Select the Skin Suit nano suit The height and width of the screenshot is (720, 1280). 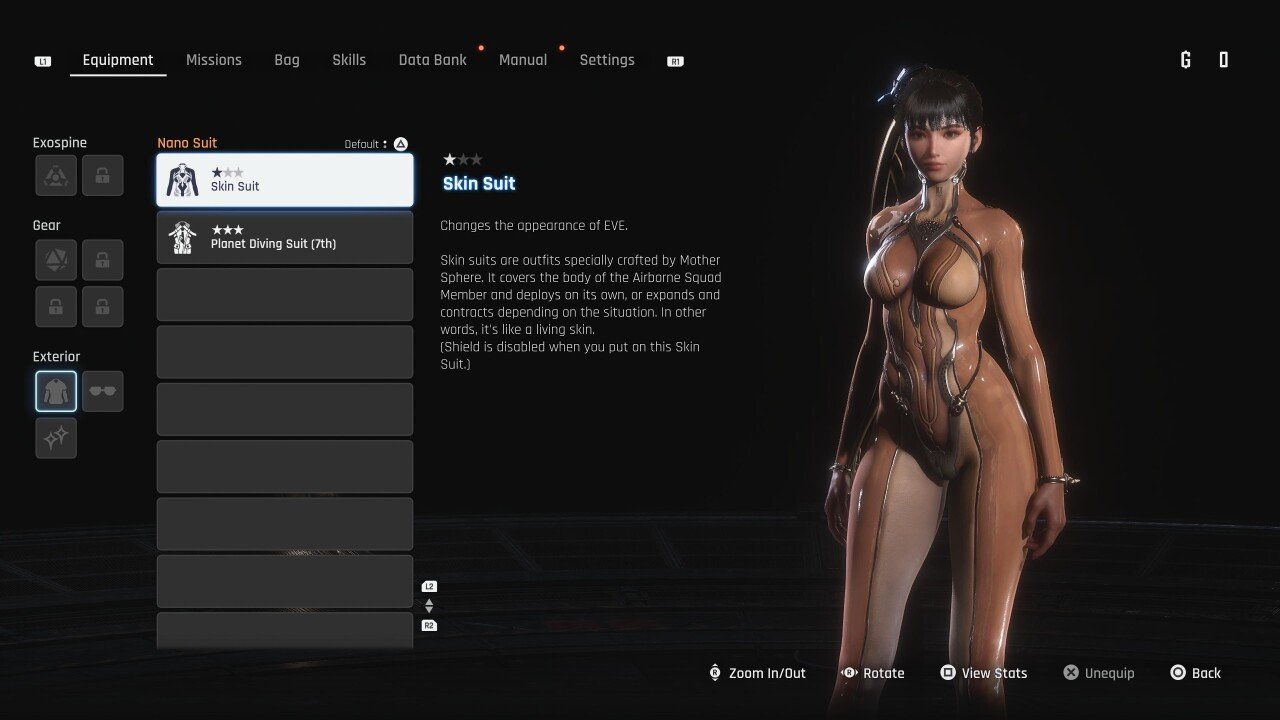tap(285, 180)
